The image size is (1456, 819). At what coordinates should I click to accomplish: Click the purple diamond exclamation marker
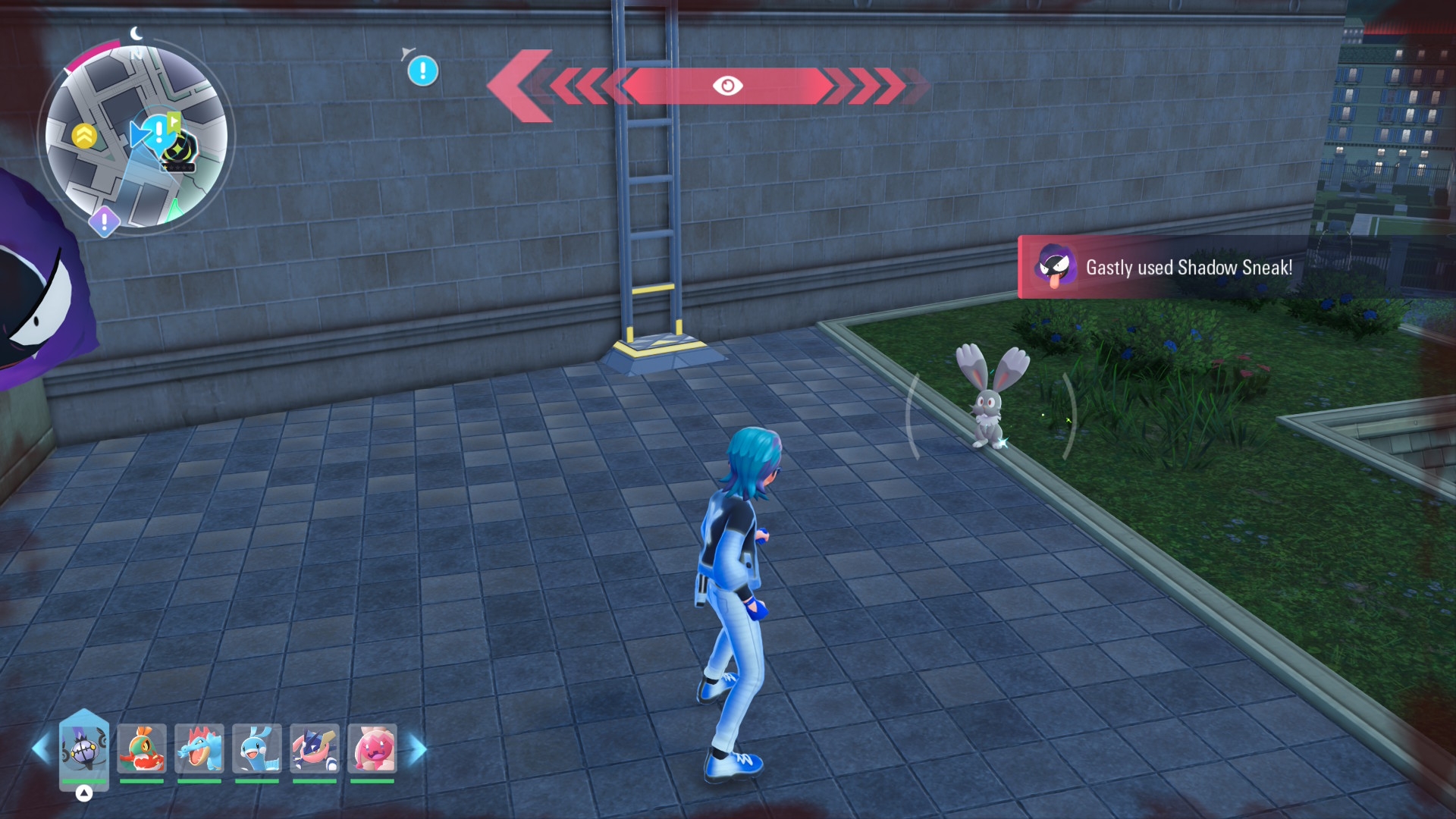pyautogui.click(x=104, y=222)
